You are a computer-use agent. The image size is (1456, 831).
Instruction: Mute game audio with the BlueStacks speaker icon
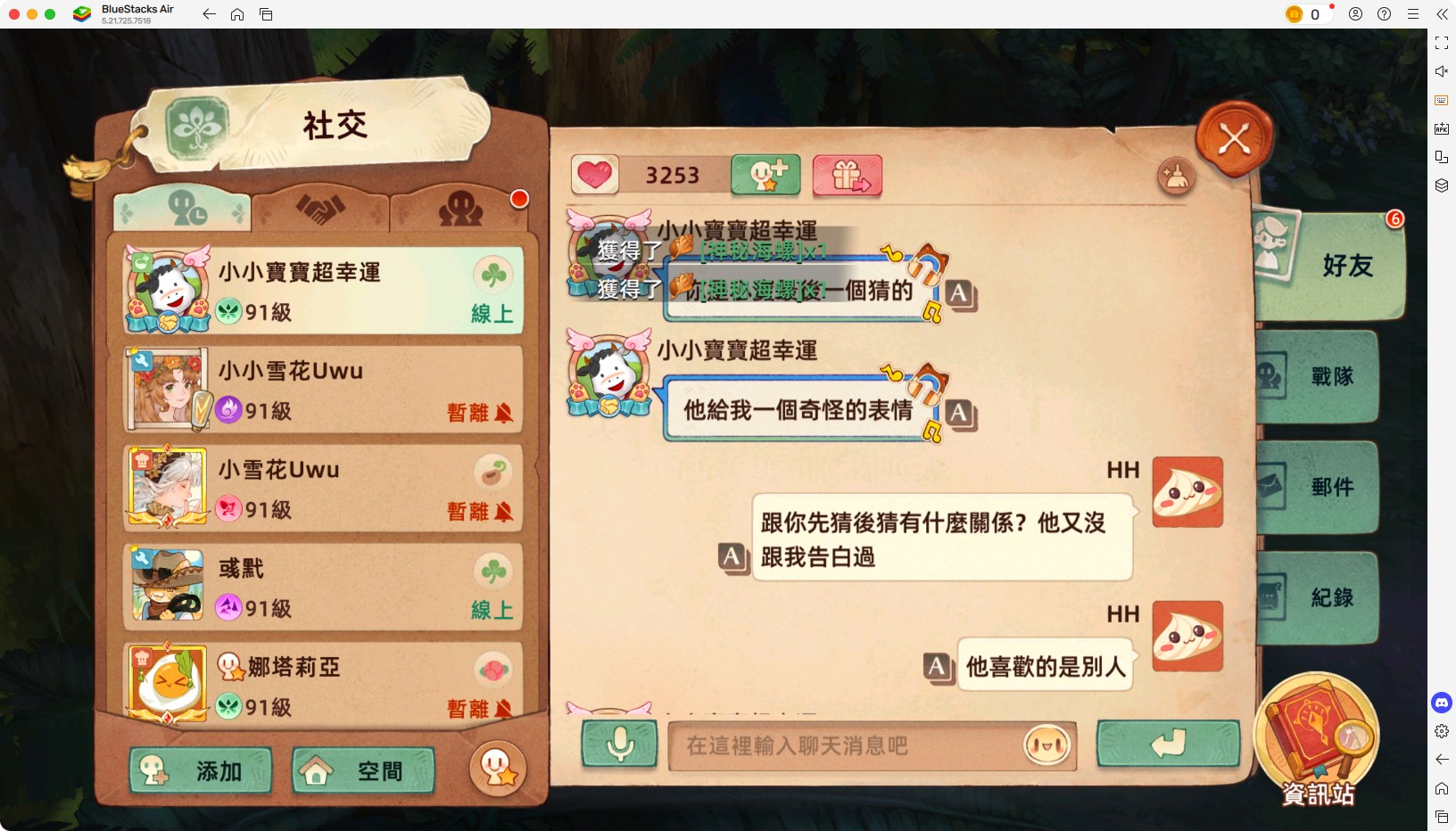[x=1441, y=71]
